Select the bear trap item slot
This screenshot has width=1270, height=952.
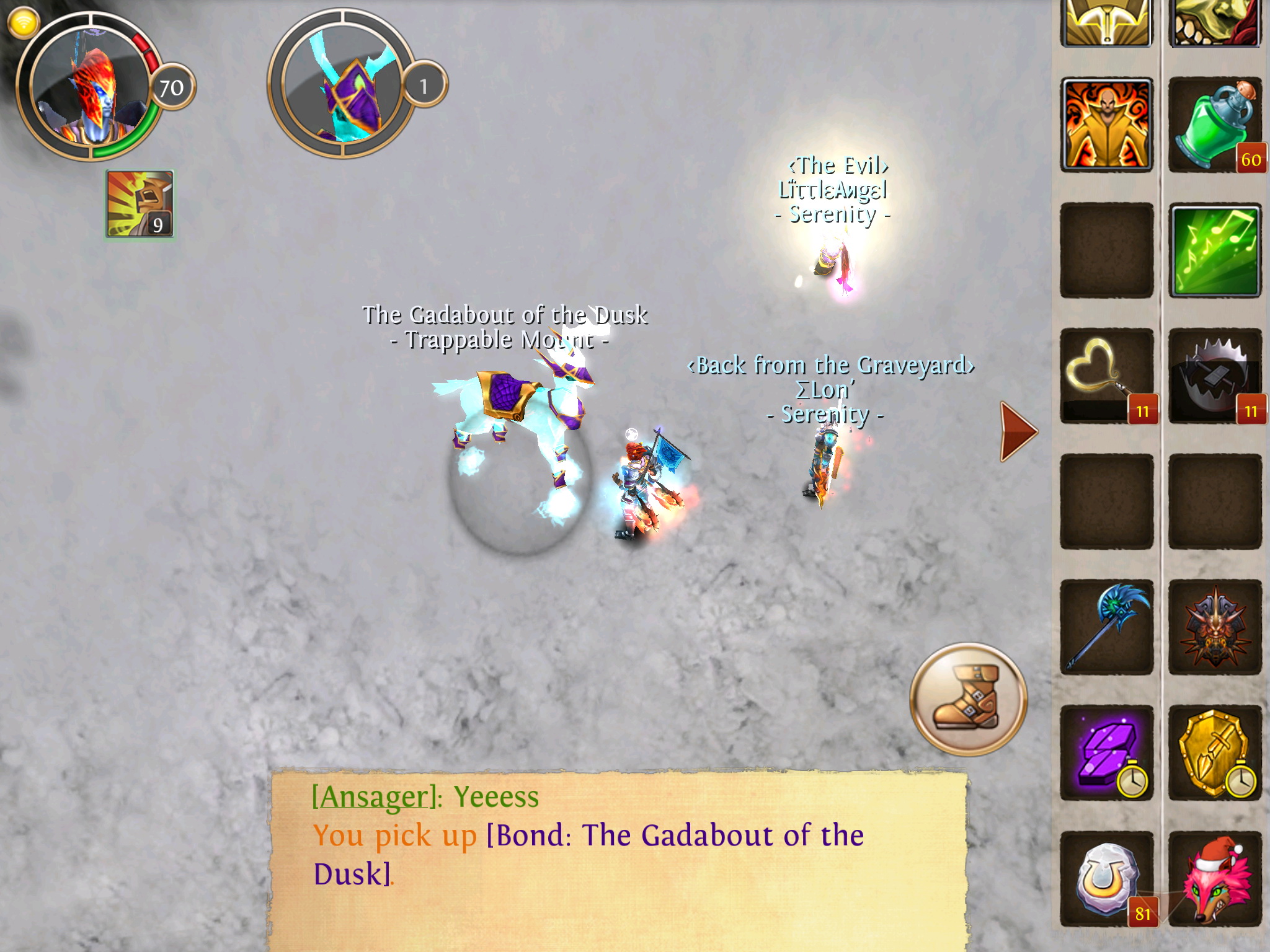[1215, 376]
